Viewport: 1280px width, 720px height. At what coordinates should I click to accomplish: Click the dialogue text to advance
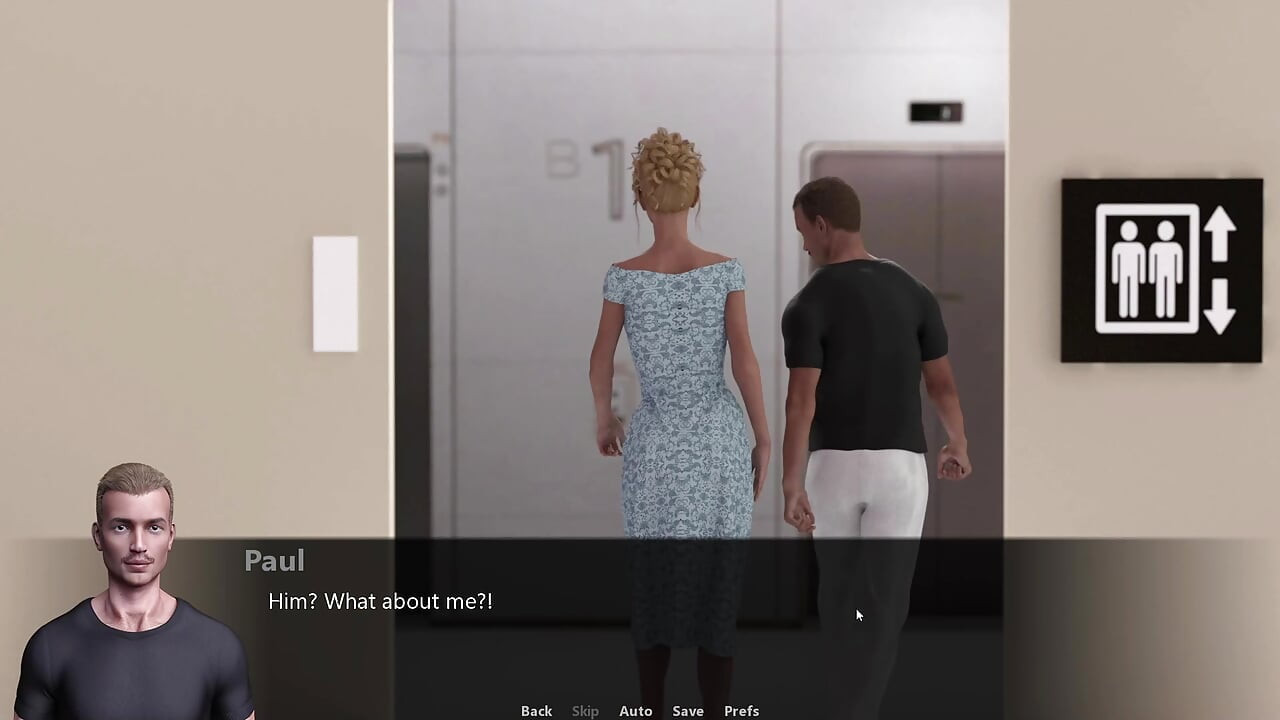pos(380,601)
